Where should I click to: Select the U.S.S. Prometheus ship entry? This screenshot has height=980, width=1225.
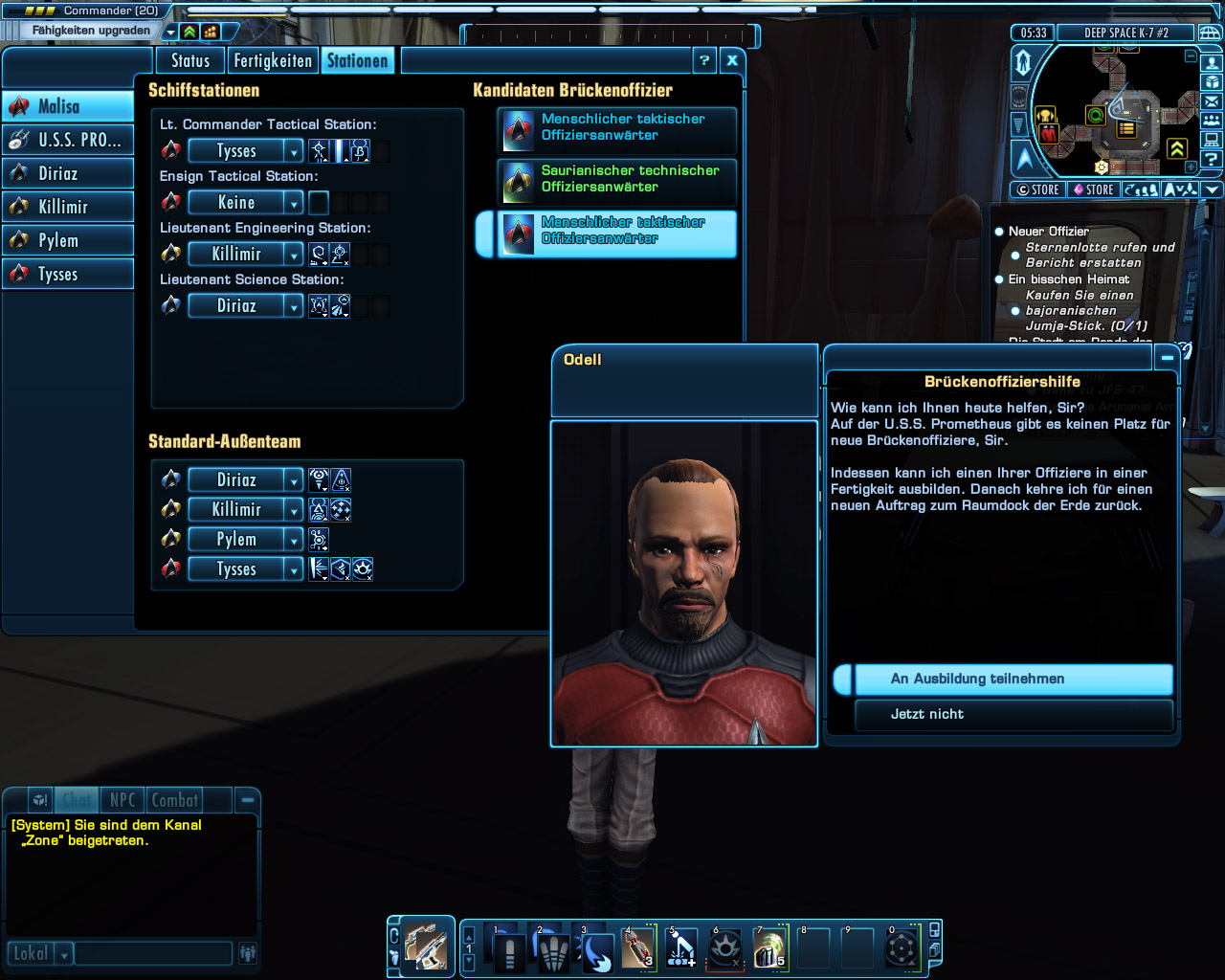click(68, 140)
